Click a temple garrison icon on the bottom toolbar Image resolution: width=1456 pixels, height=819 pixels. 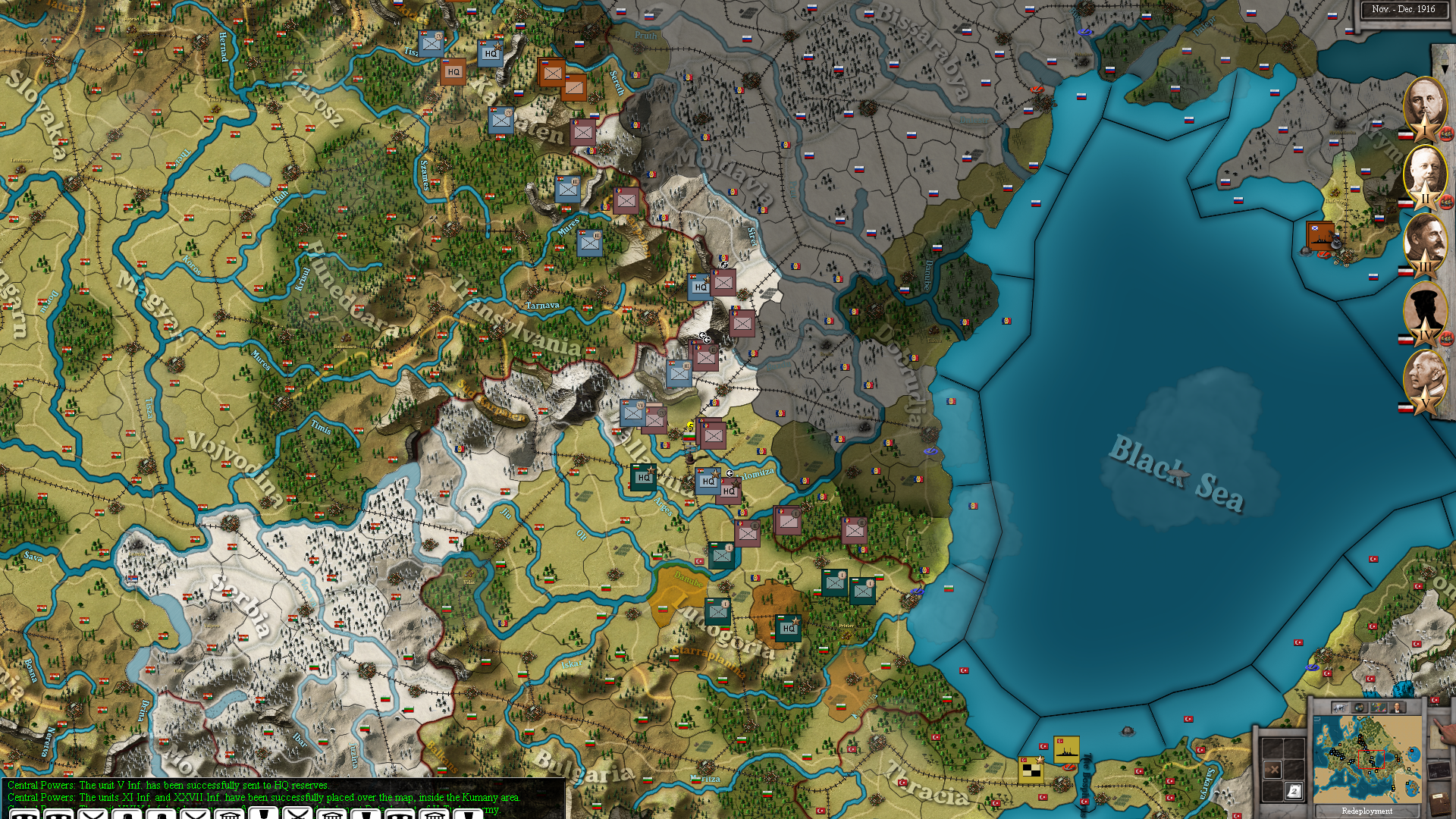tap(230, 815)
